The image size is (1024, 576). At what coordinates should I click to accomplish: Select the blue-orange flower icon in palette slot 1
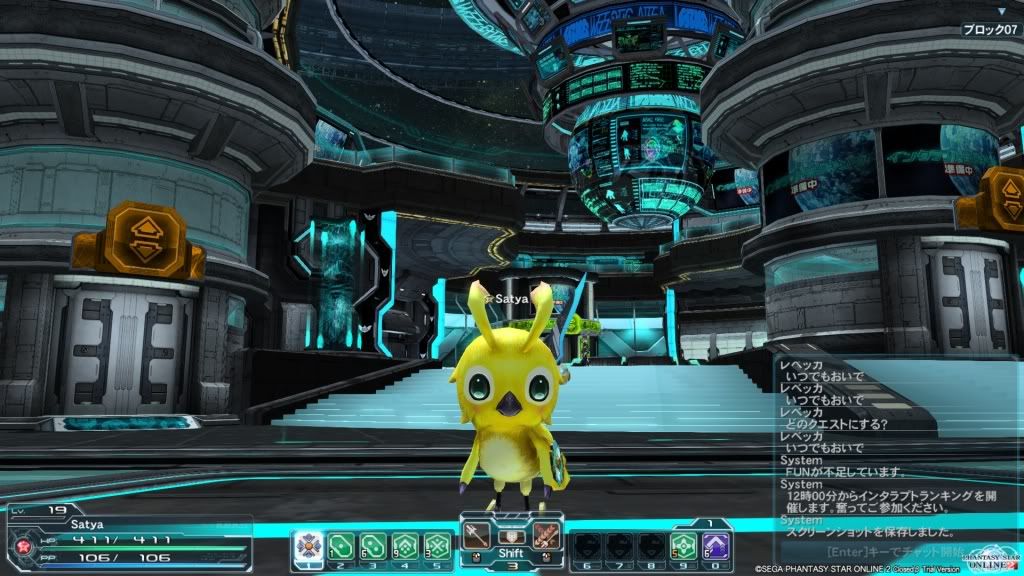(x=308, y=546)
